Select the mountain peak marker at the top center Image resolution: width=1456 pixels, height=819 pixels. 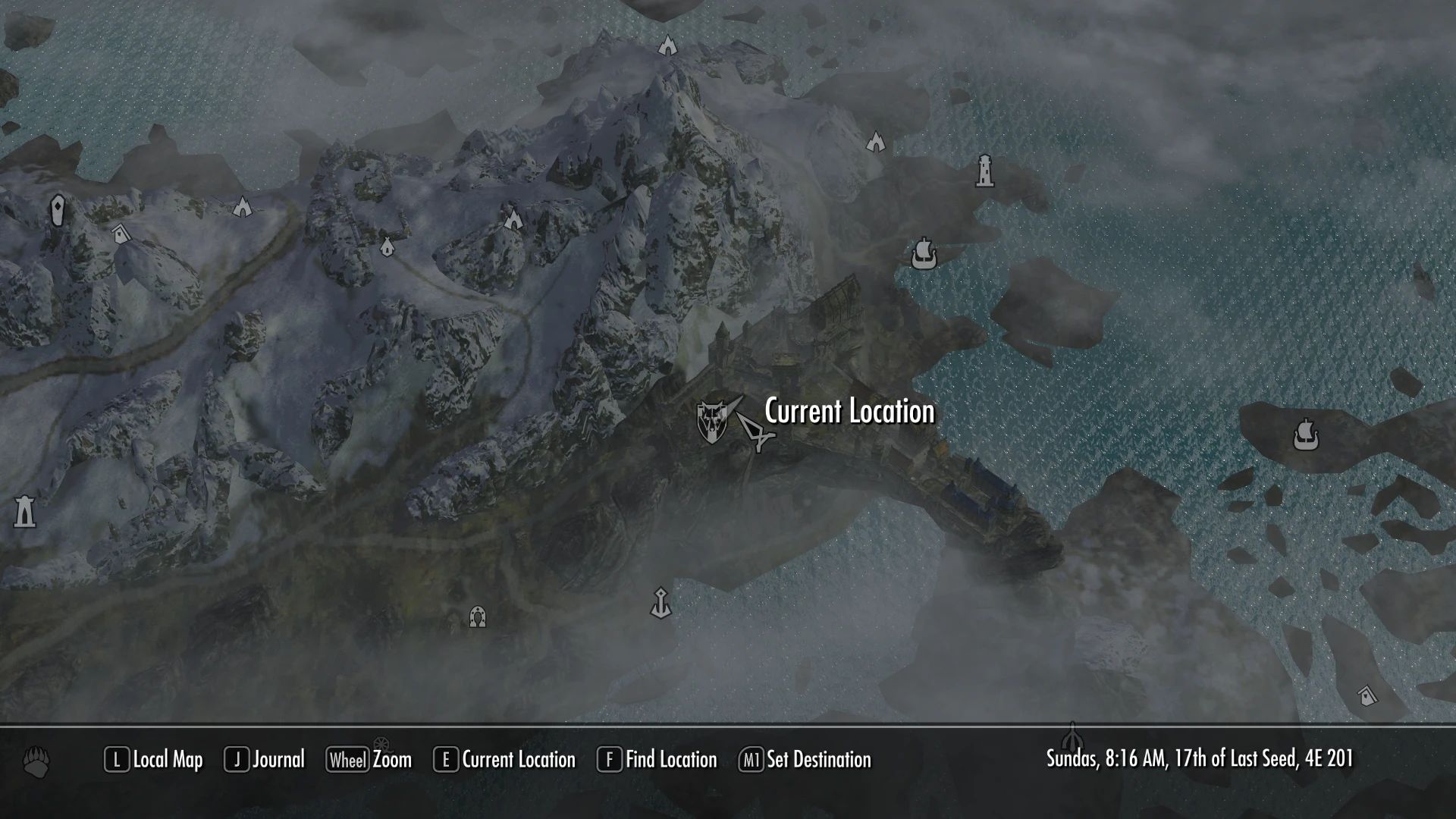(x=667, y=47)
